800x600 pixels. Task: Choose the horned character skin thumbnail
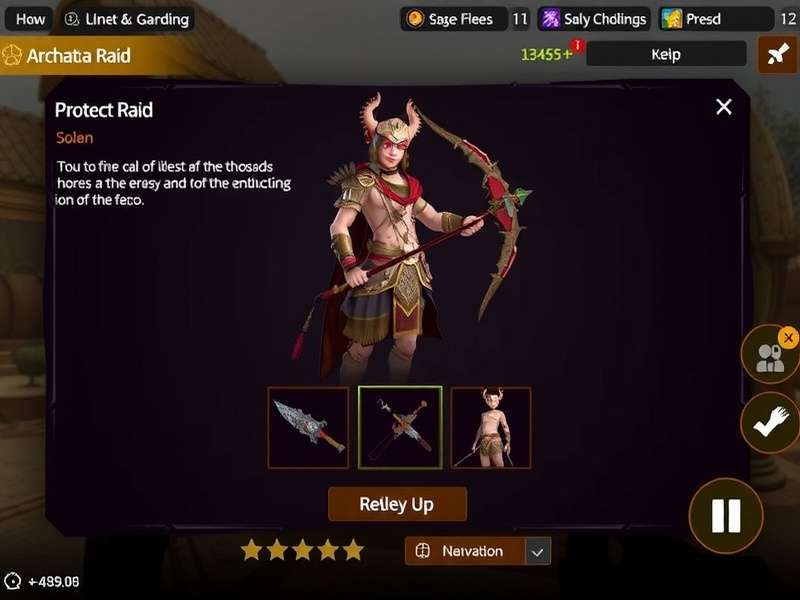pos(491,427)
